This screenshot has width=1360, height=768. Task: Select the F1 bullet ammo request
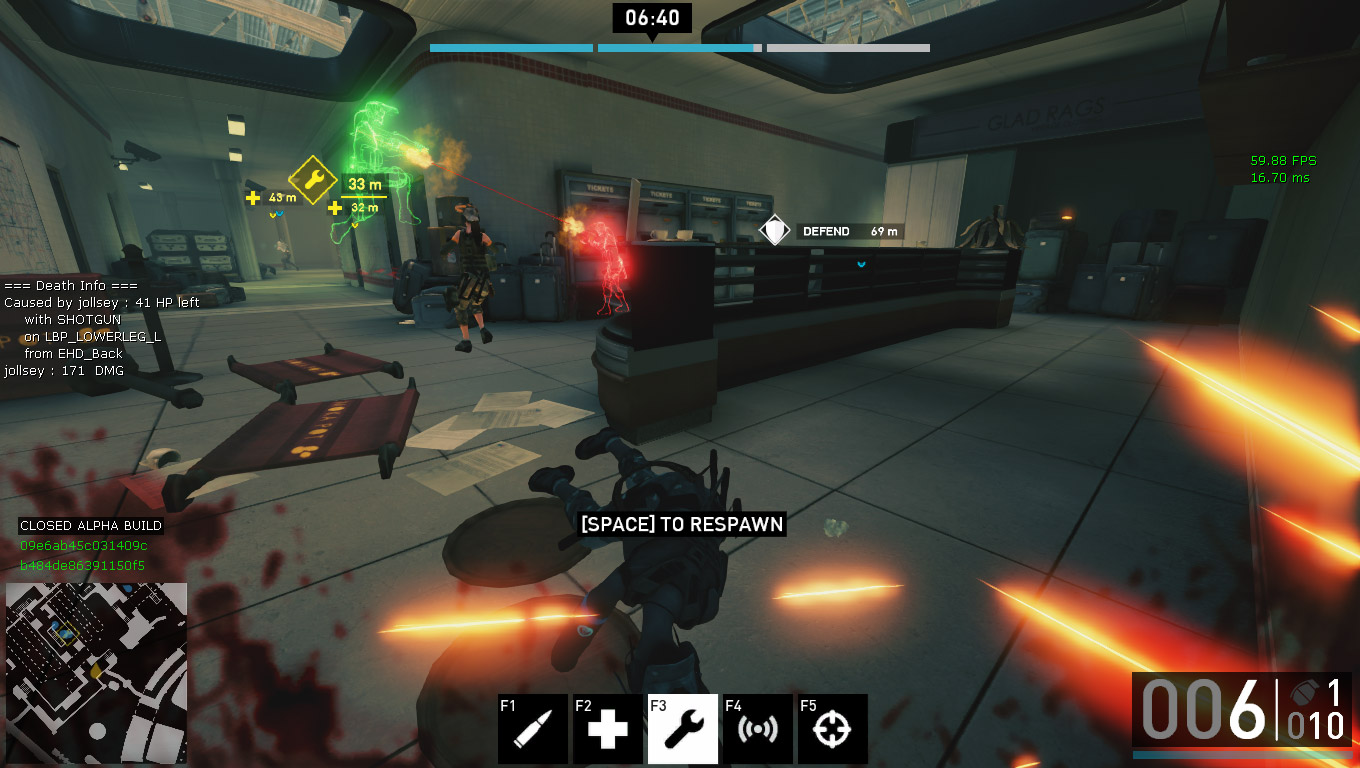[533, 729]
